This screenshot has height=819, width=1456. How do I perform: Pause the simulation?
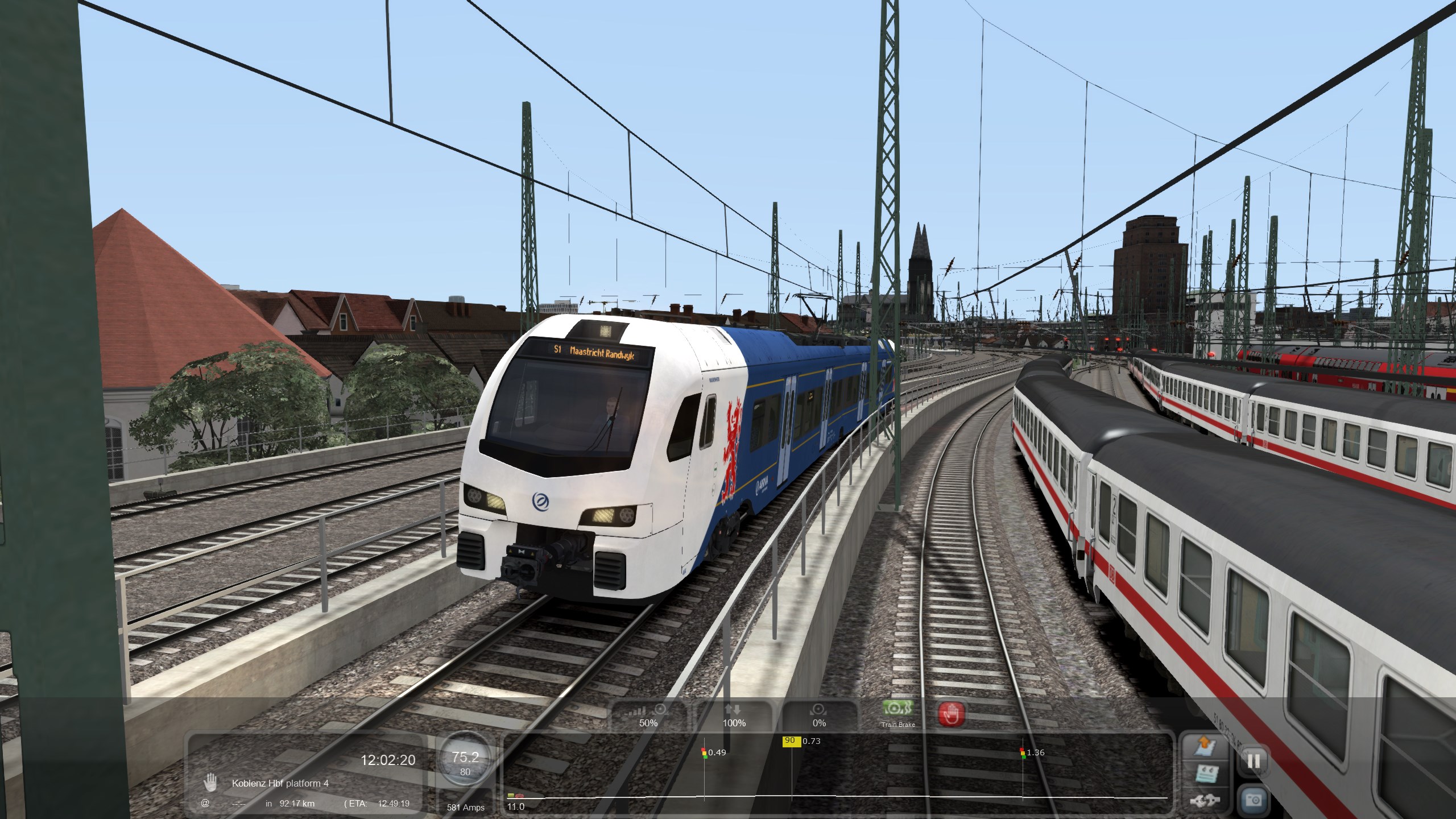coord(1254,760)
